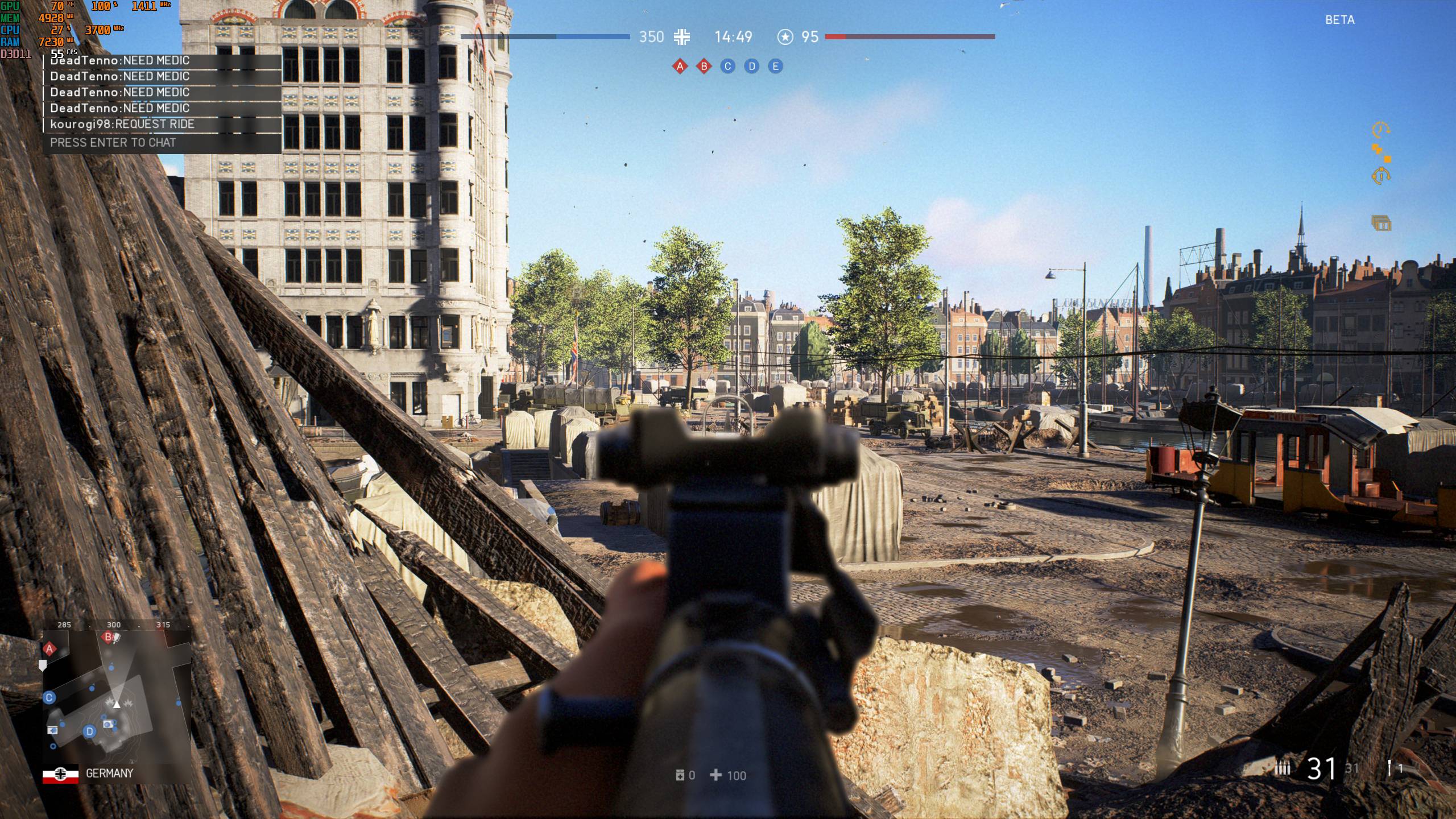Click the orange squares packet loss icon
1456x819 pixels.
[x=1380, y=152]
